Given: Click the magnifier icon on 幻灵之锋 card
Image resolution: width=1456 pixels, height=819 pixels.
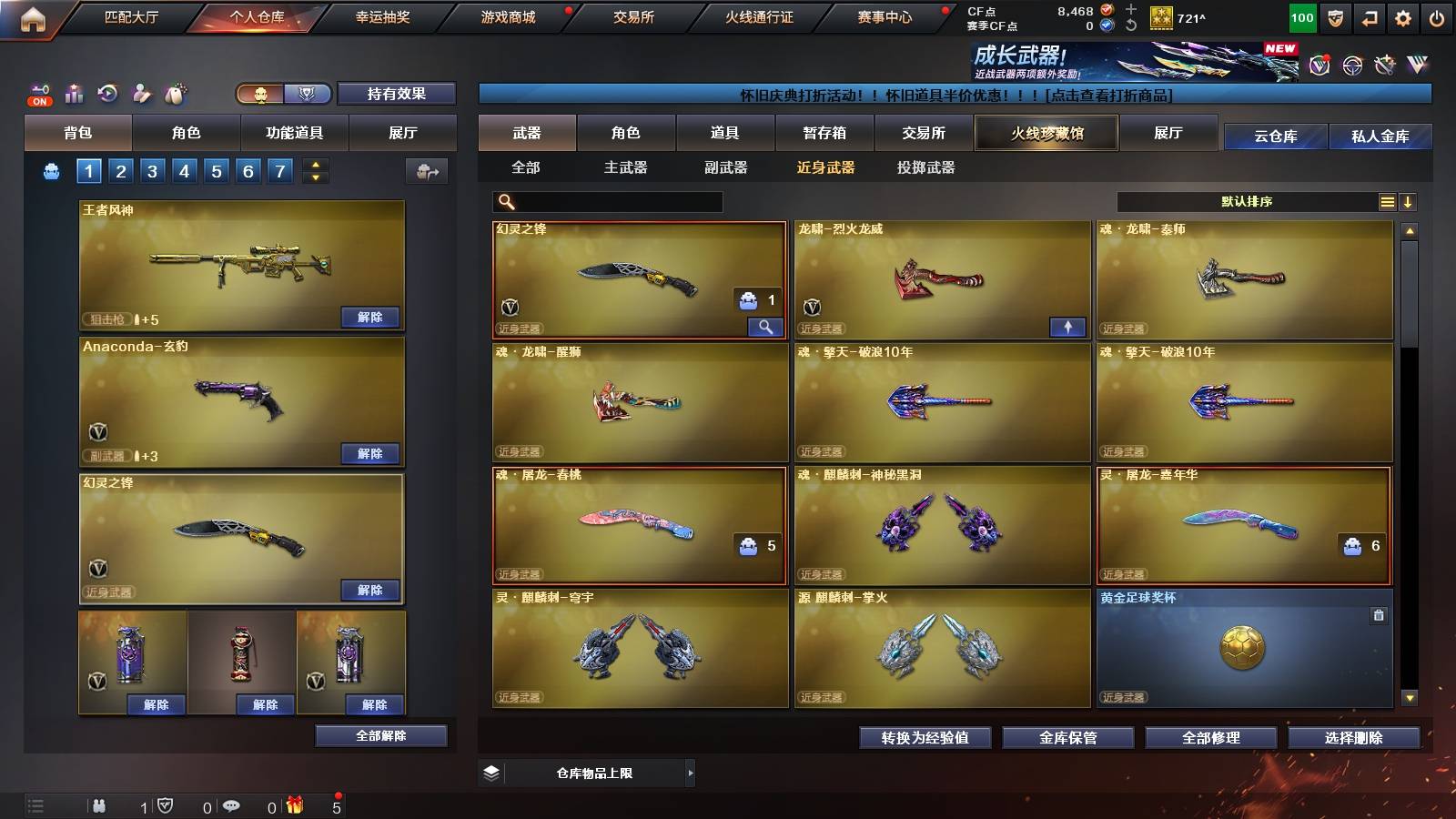Looking at the screenshot, I should 765,326.
